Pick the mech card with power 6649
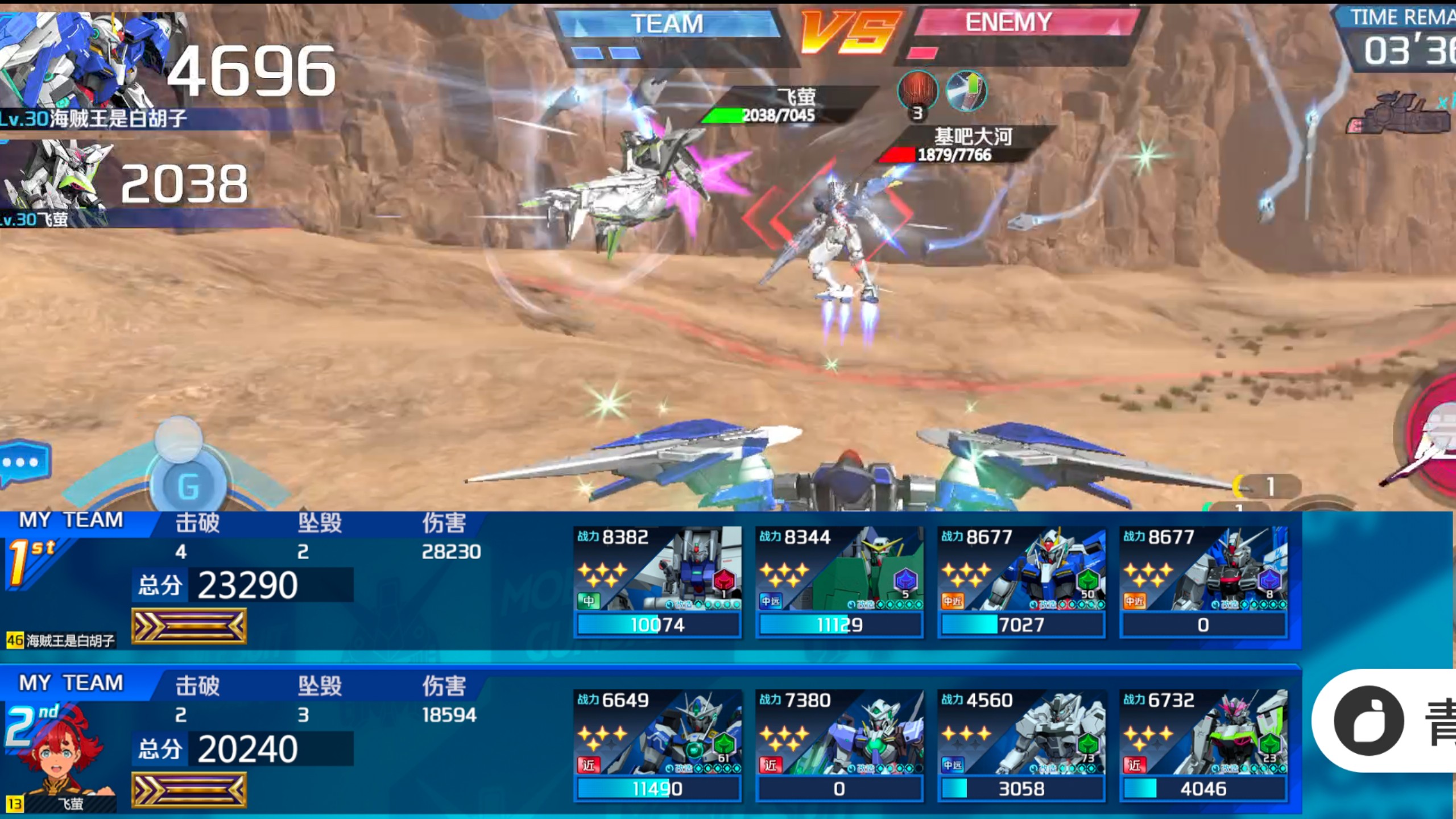This screenshot has width=1456, height=819. [657, 745]
